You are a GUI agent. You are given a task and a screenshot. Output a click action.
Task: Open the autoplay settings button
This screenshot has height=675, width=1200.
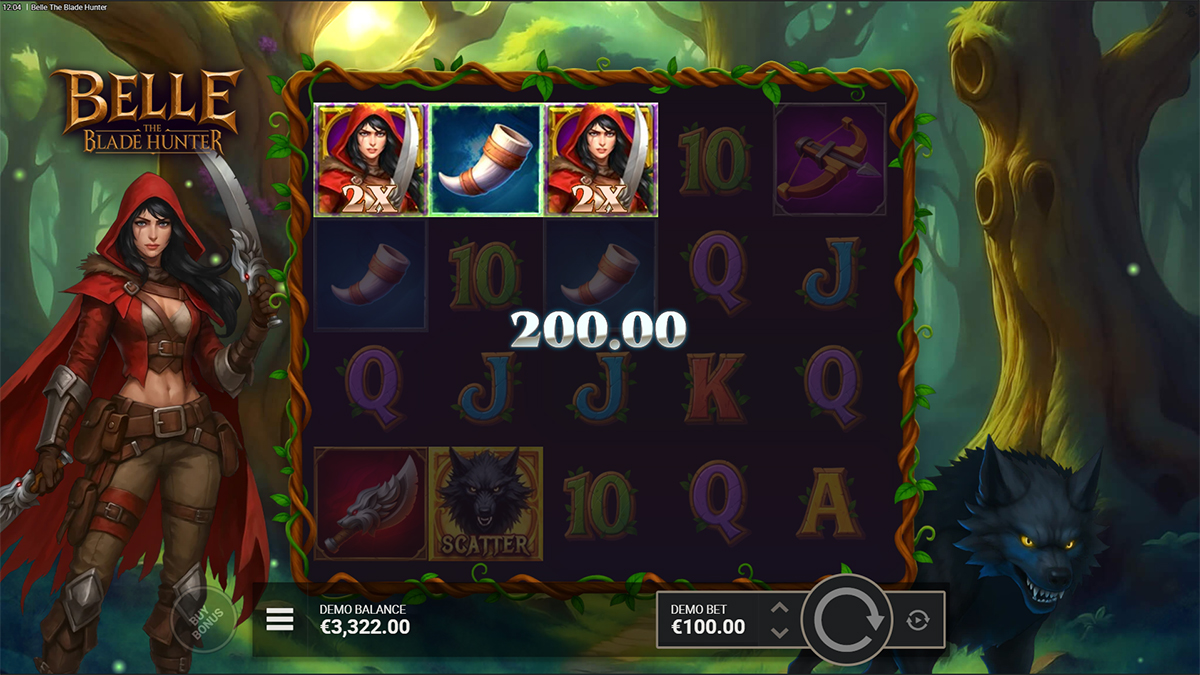[917, 621]
